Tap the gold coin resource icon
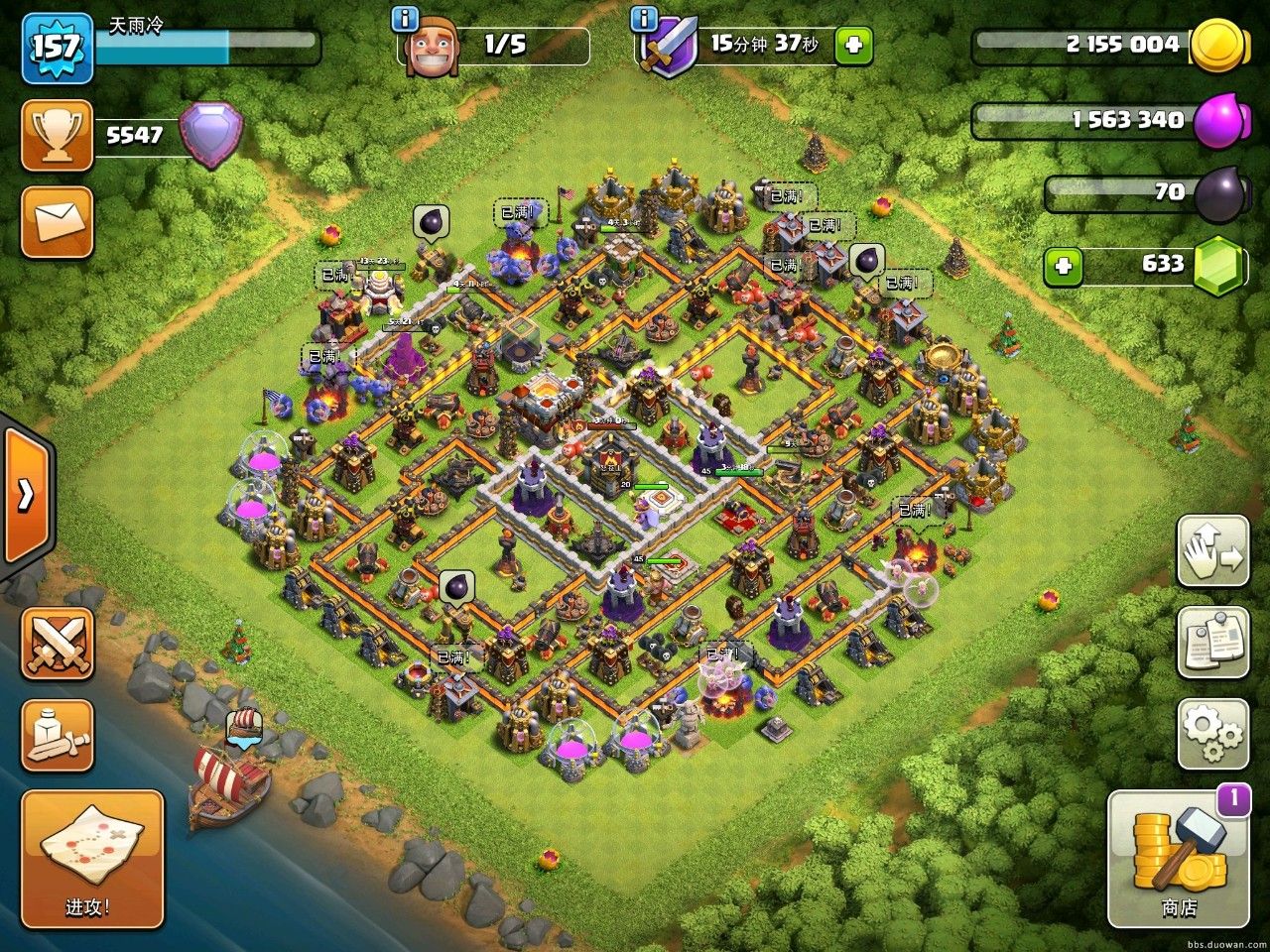This screenshot has height=952, width=1270. pyautogui.click(x=1216, y=46)
